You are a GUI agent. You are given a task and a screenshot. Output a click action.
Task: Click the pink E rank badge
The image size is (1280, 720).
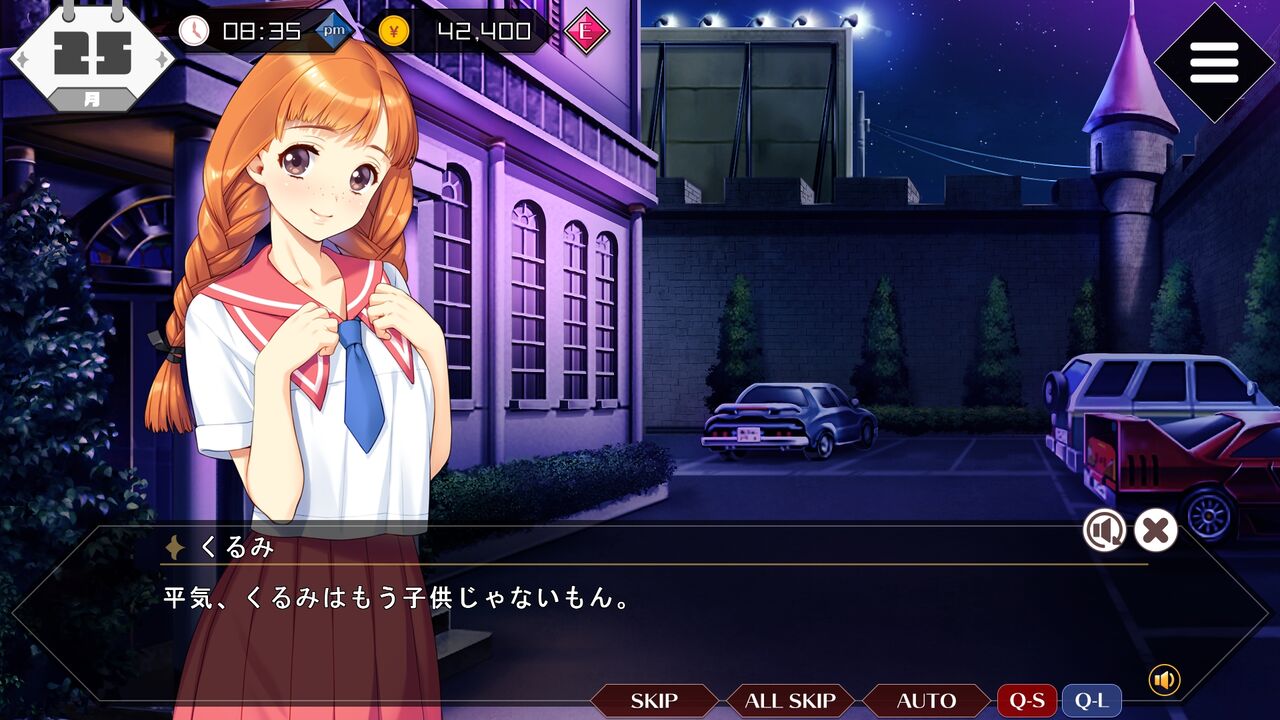pos(586,31)
